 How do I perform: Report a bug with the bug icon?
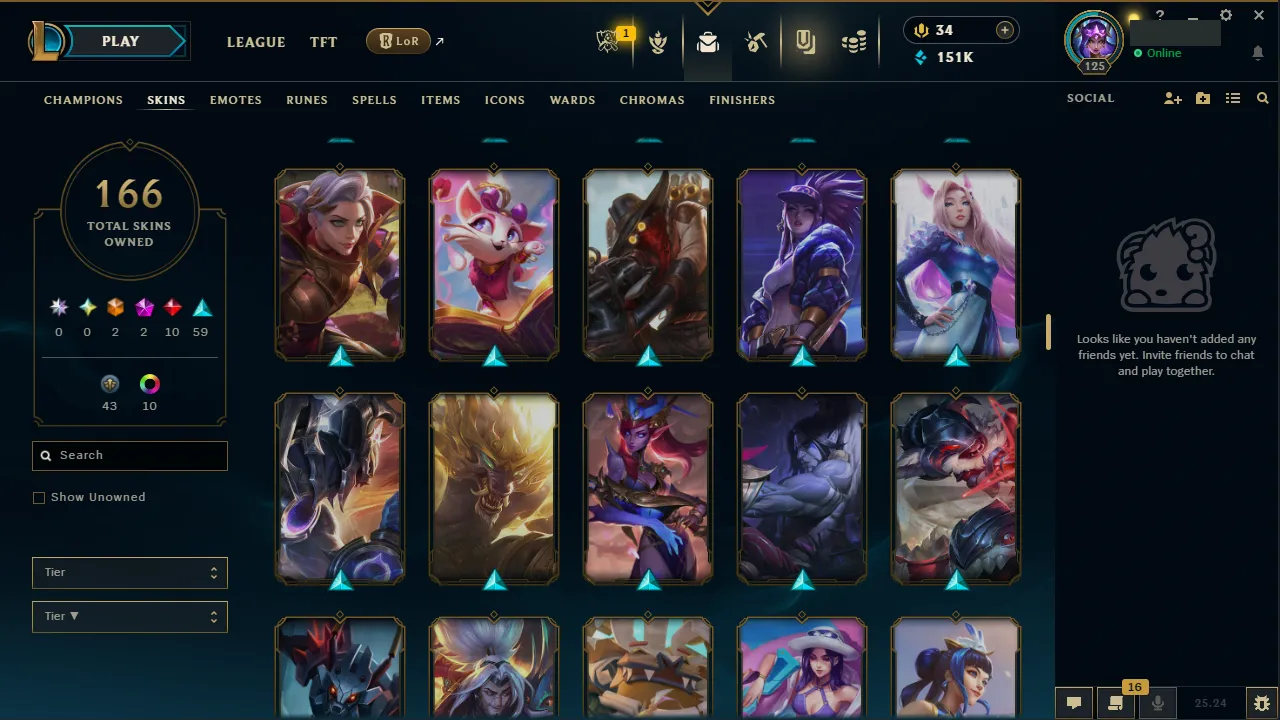[1261, 703]
